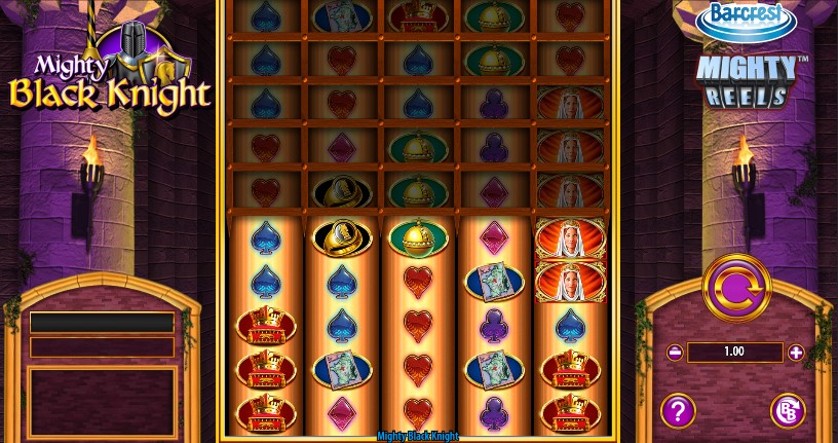This screenshot has height=443, width=838.
Task: Increase the bet with the plus button
Action: (x=796, y=352)
